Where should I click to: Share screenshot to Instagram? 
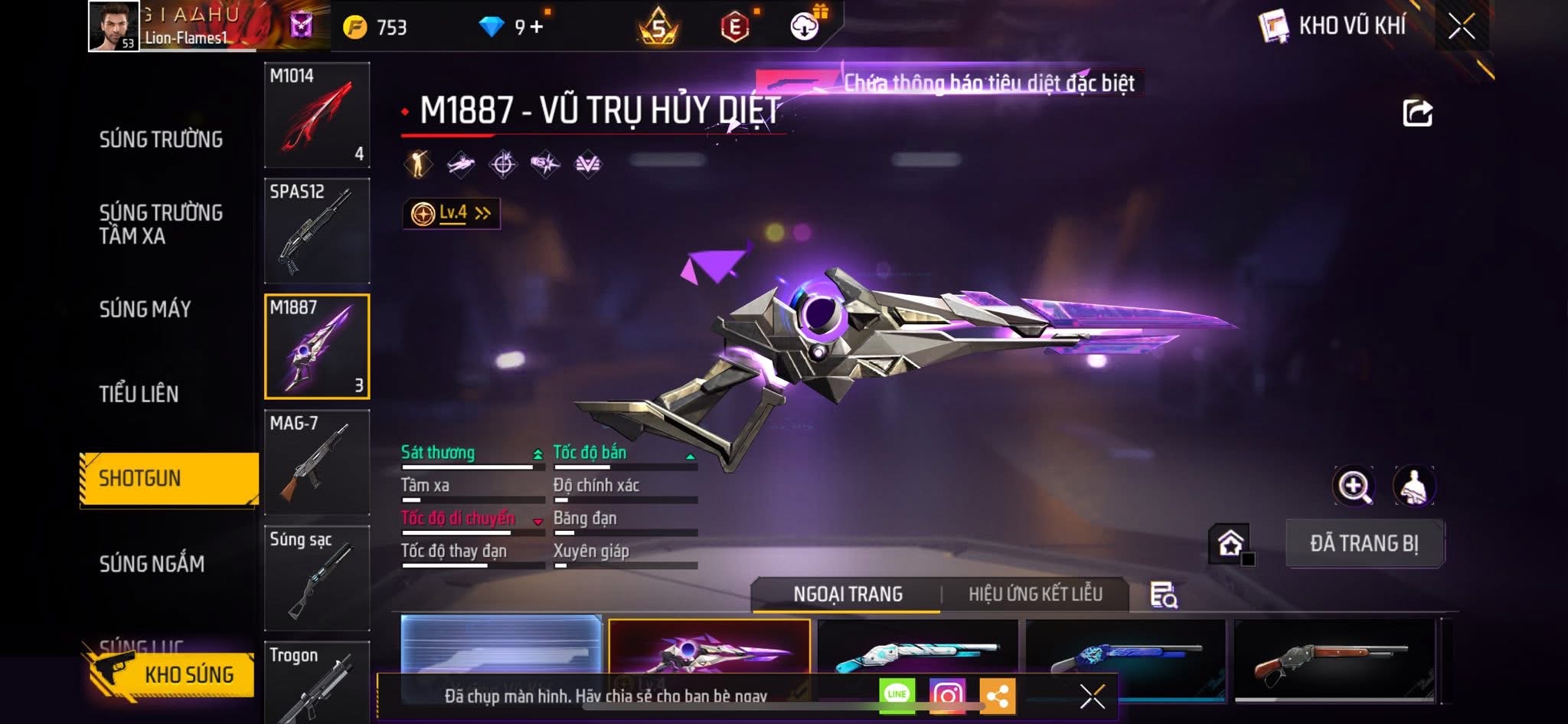click(x=947, y=696)
